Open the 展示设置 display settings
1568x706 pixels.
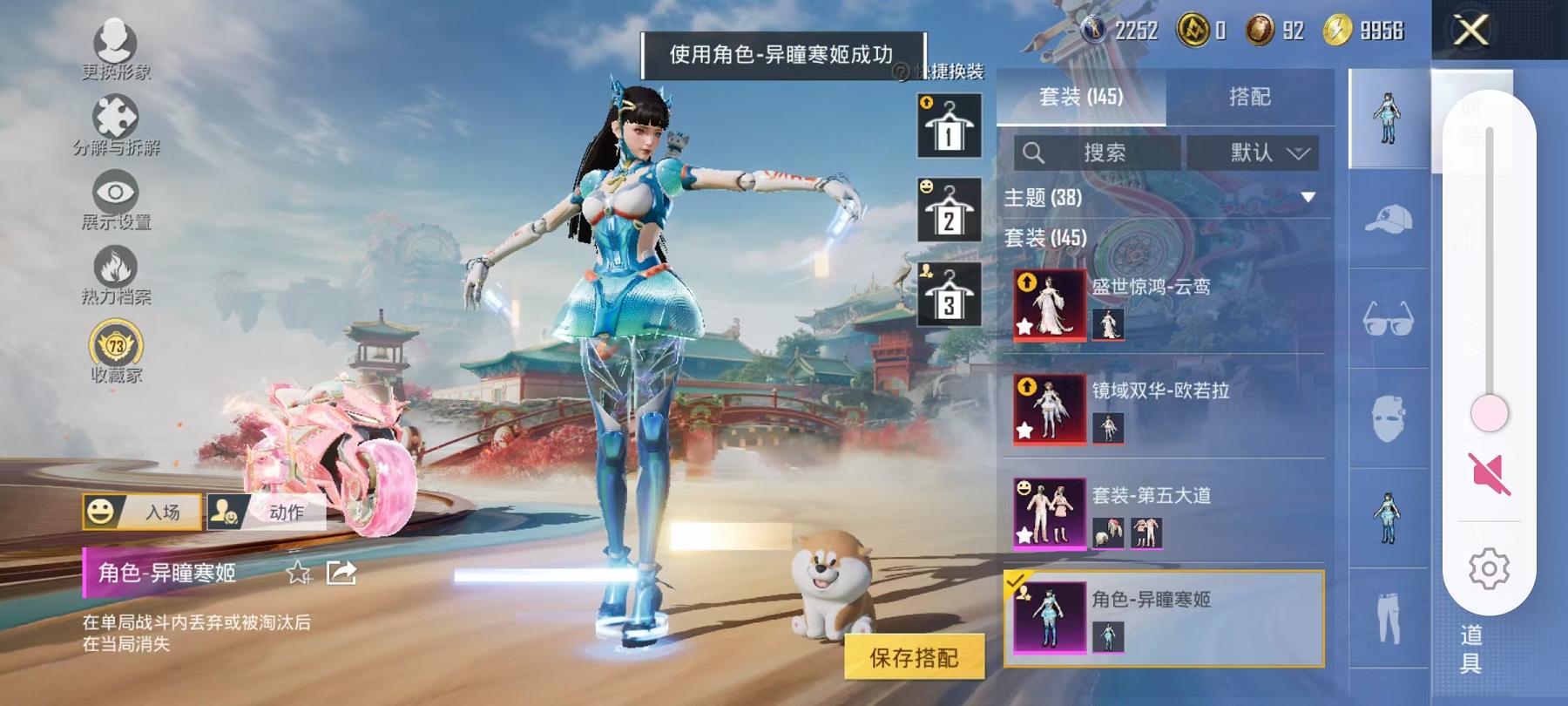pos(115,193)
